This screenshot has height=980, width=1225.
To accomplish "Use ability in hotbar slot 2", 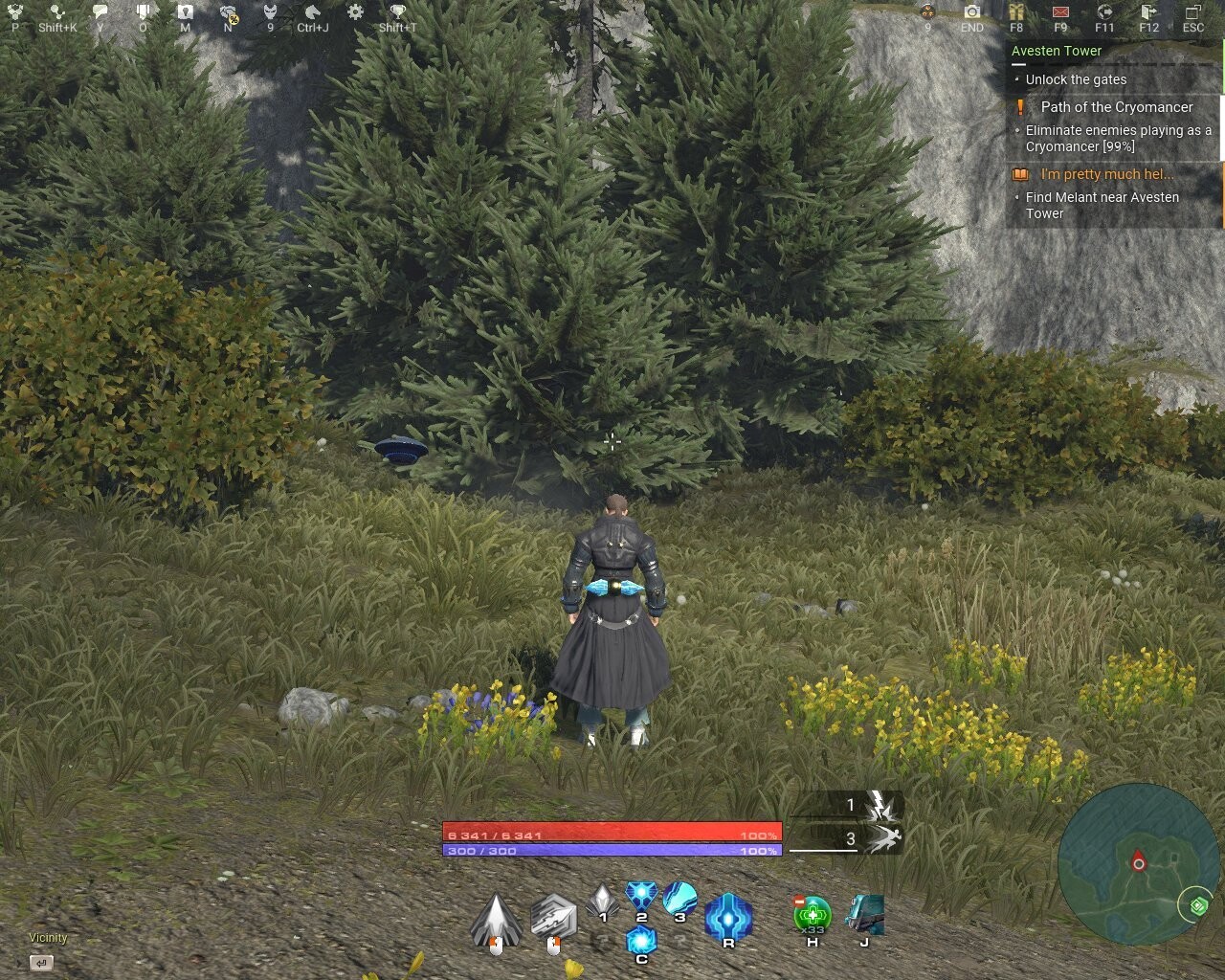I will pos(639,897).
